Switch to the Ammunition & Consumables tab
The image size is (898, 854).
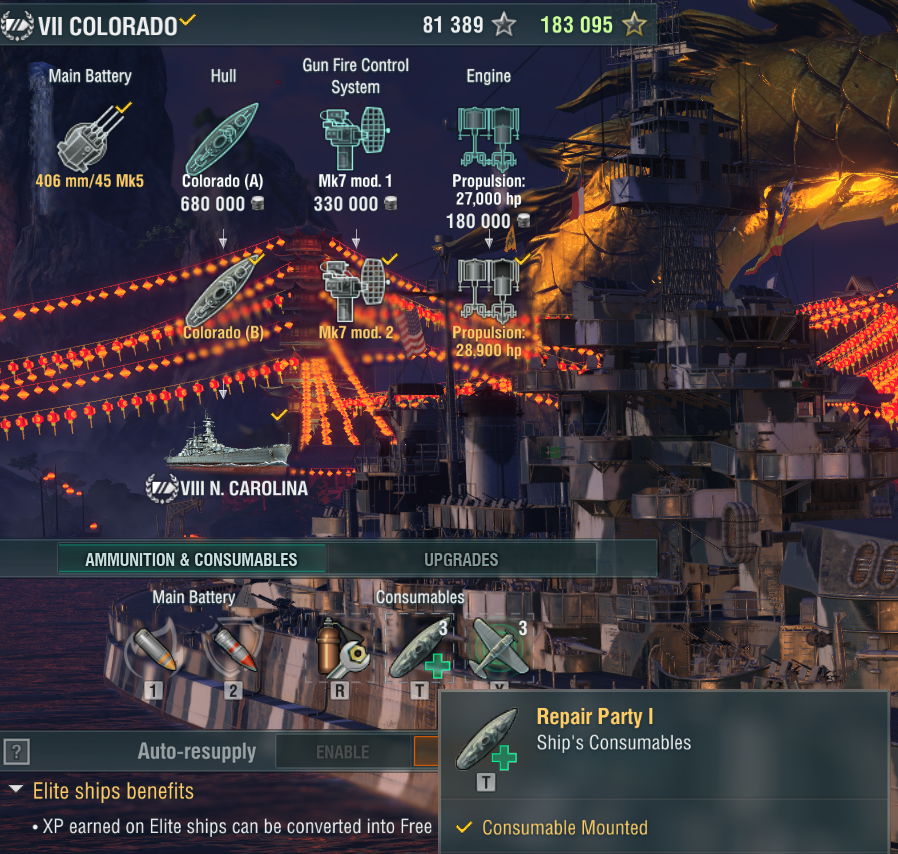point(191,559)
